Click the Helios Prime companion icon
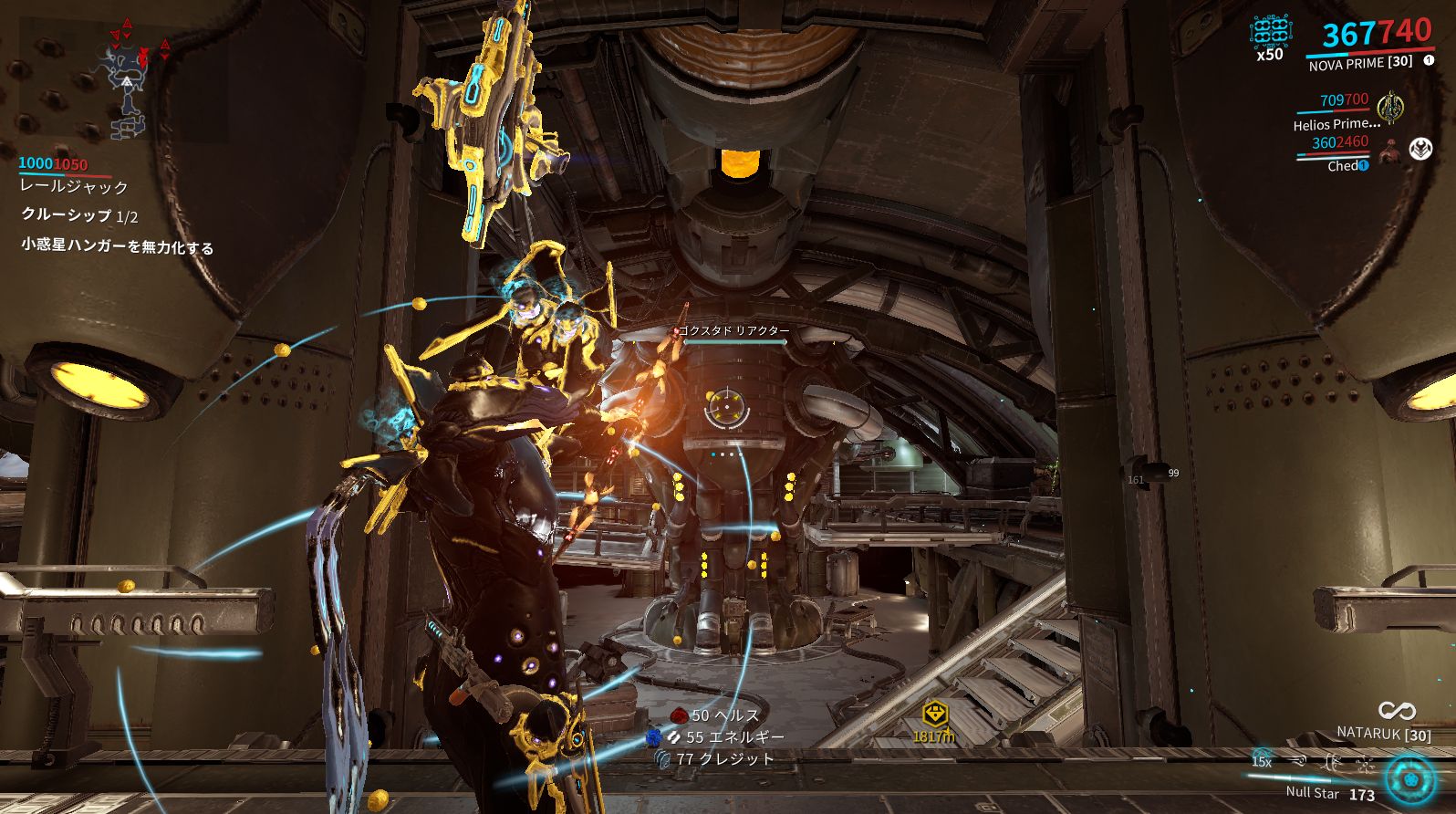The image size is (1456, 814). pos(1389,107)
